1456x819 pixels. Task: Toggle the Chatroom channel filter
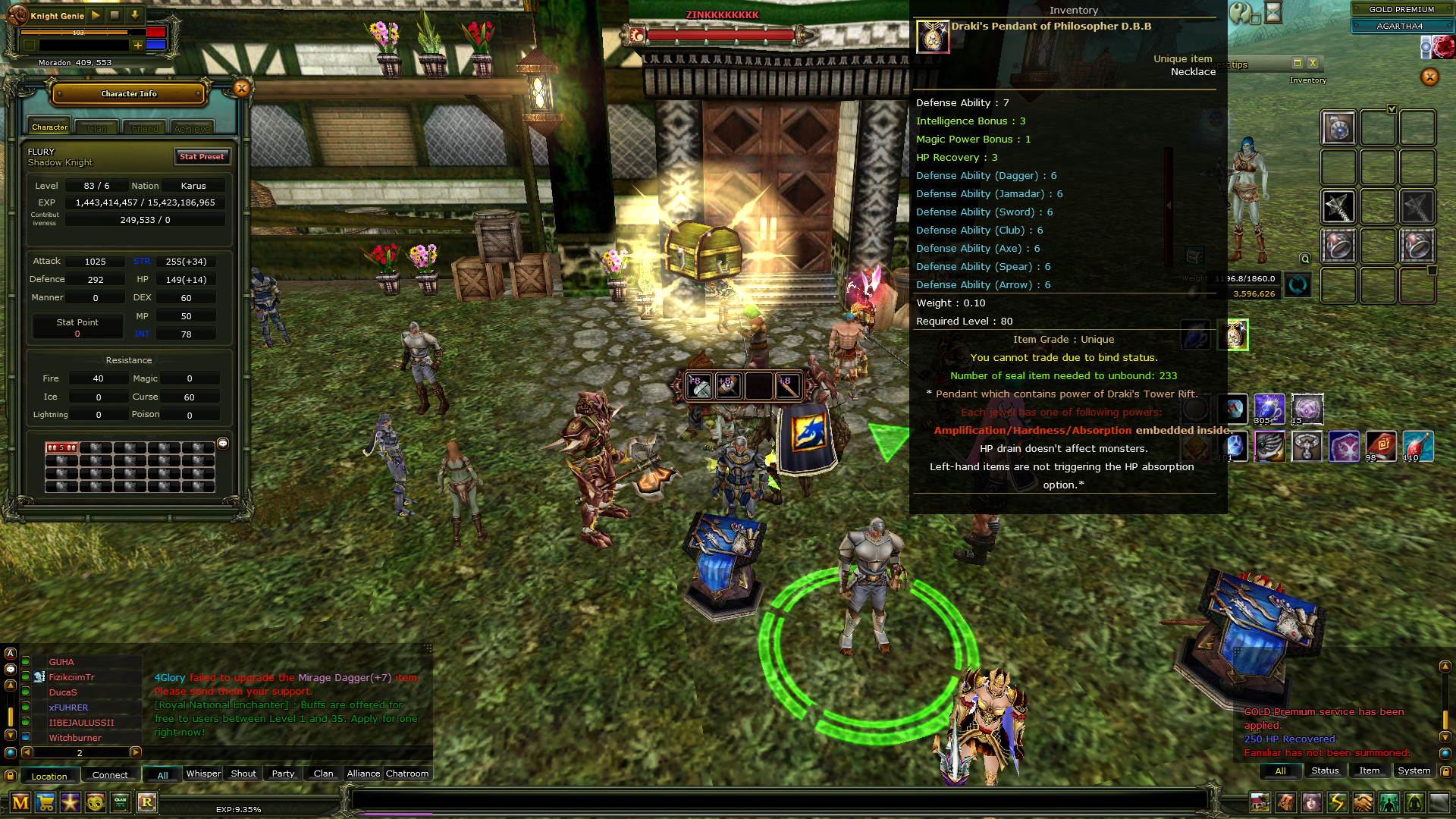point(407,773)
